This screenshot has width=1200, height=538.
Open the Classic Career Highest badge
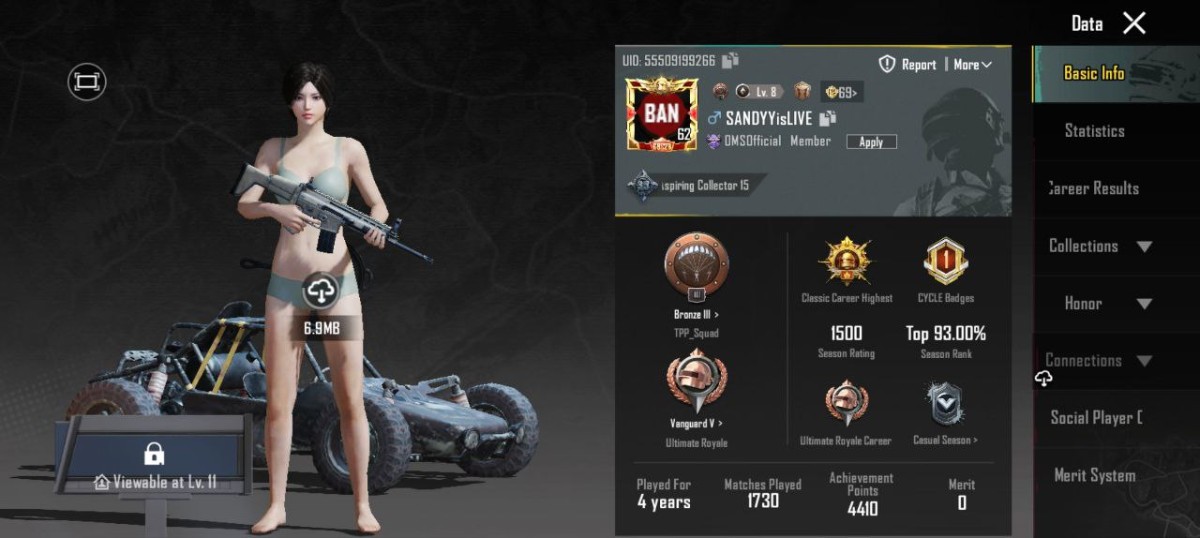(846, 262)
